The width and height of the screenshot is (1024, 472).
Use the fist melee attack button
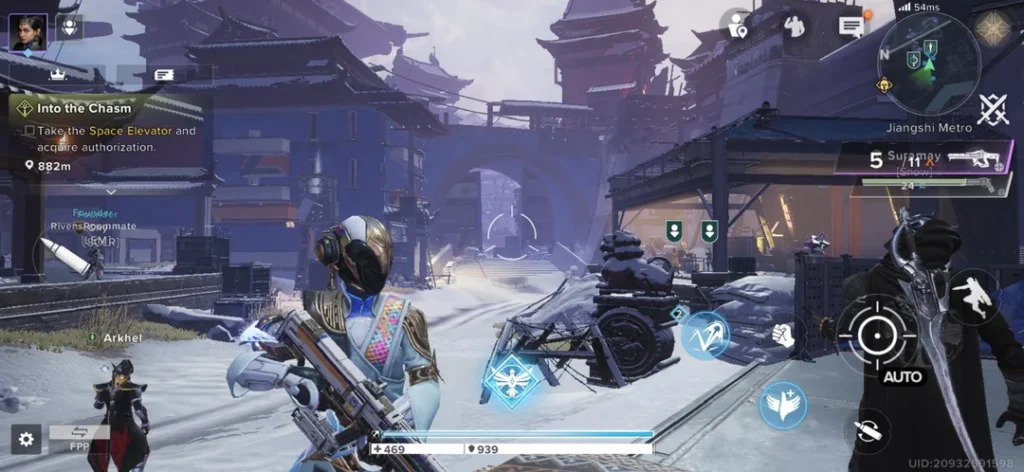783,336
